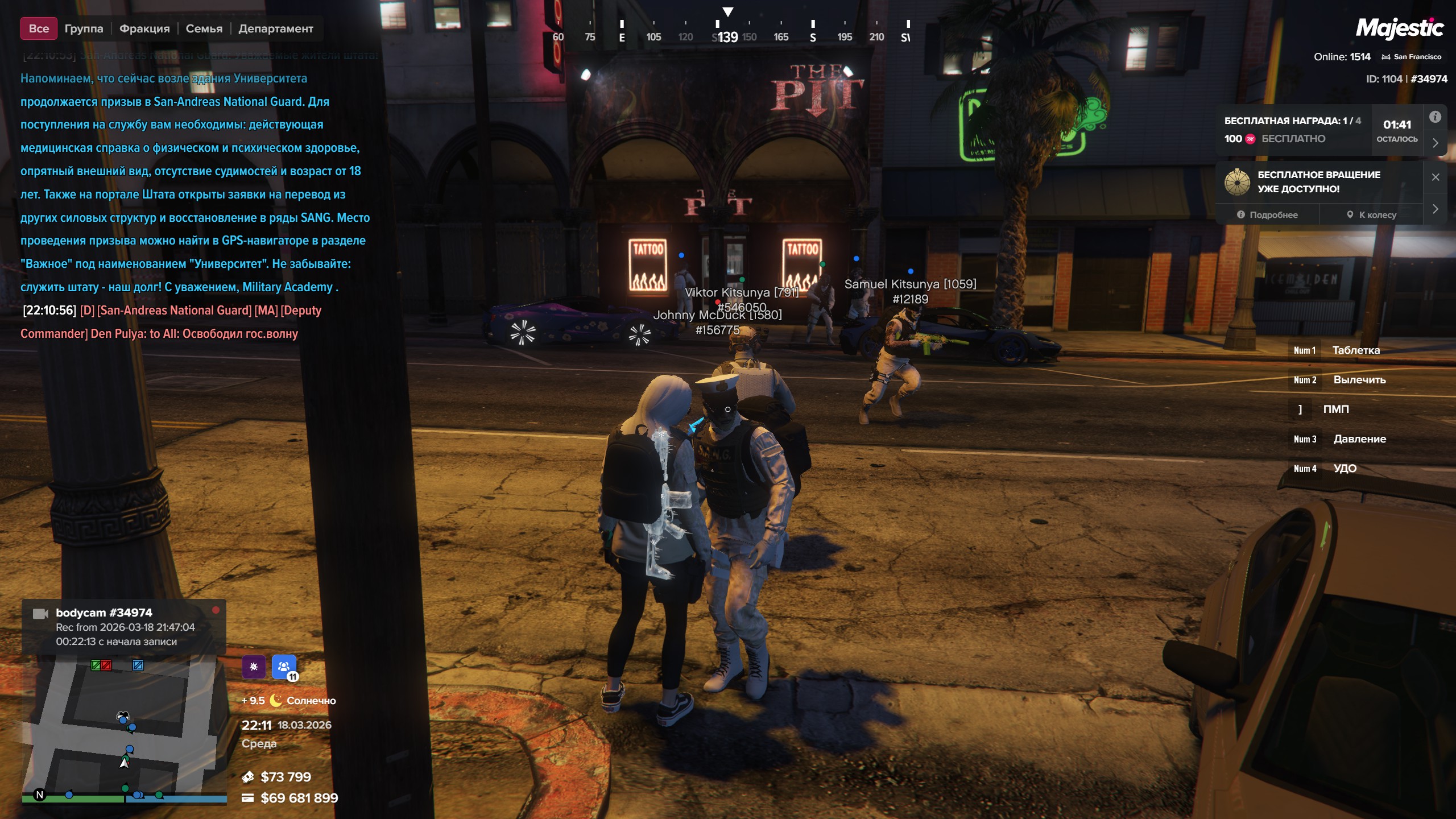The image size is (1456, 819).
Task: Click the blue group members icon
Action: [x=284, y=667]
